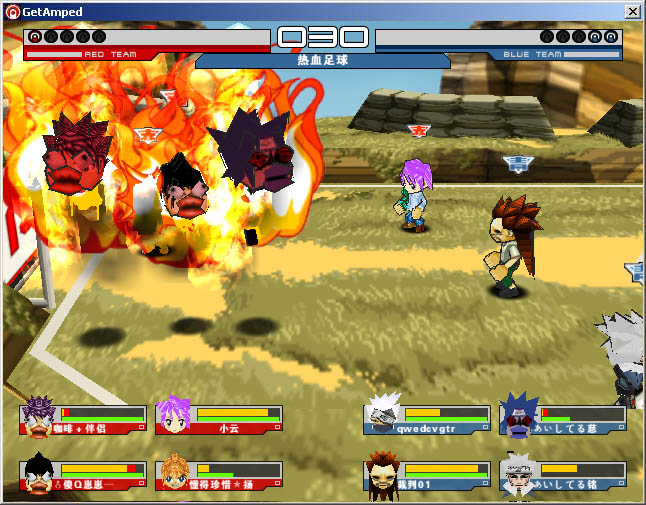The image size is (646, 505).
Task: Select player panel qwedcvgtr
Action: point(426,419)
